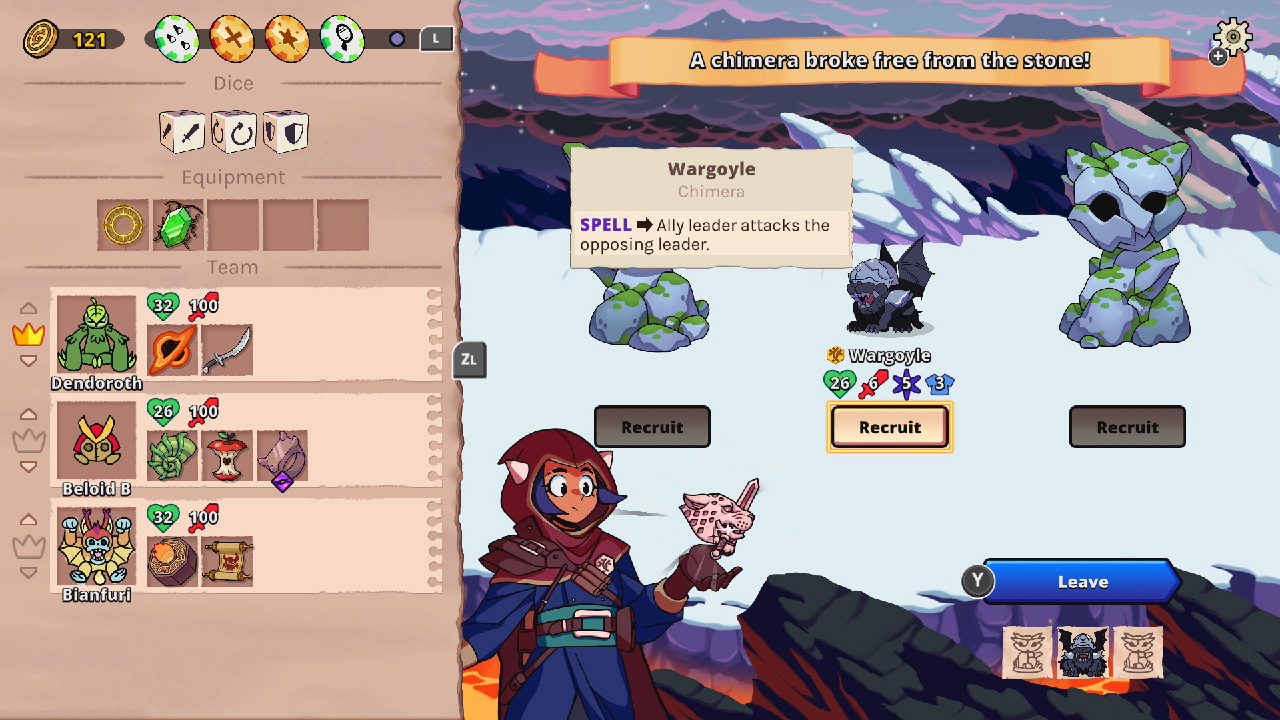Click the magnifying glass roll token
This screenshot has height=720, width=1280.
click(341, 38)
